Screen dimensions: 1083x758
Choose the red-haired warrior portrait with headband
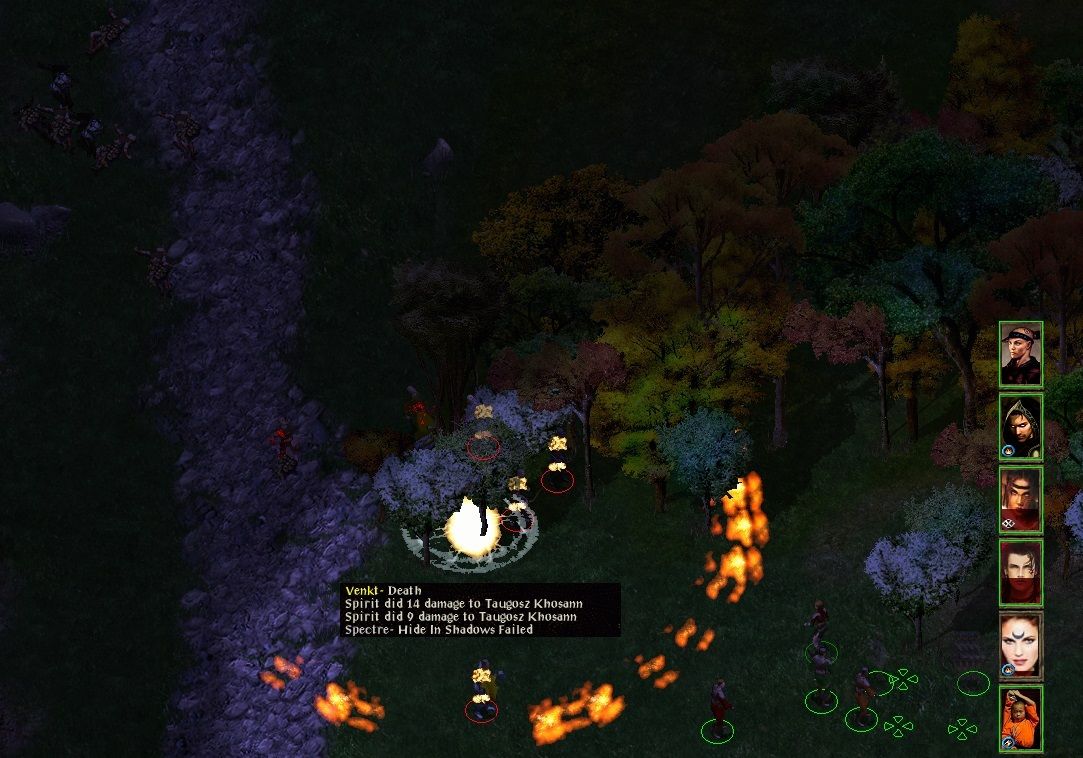[x=1021, y=500]
